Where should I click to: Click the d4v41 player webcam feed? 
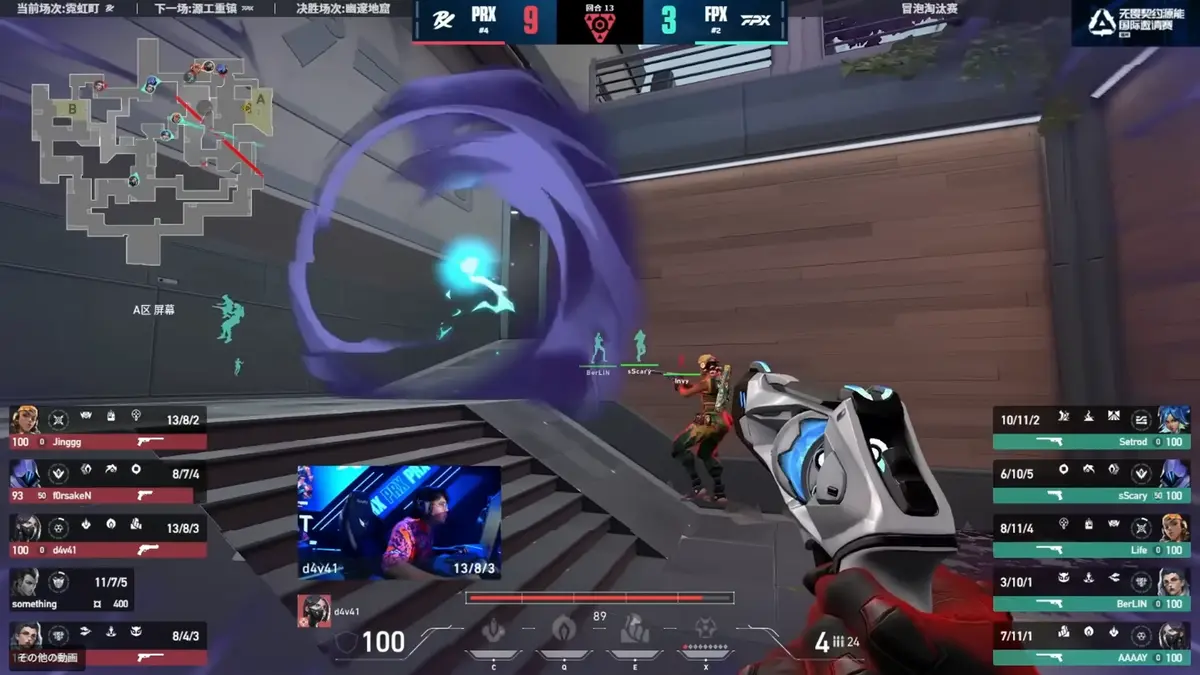pyautogui.click(x=399, y=522)
